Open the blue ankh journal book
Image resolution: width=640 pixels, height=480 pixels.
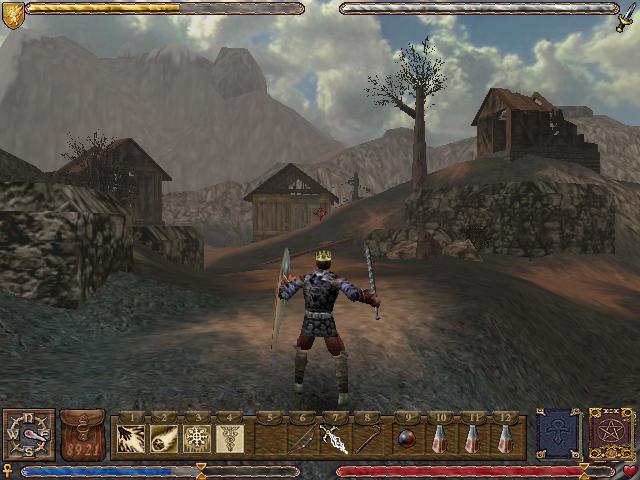click(558, 434)
